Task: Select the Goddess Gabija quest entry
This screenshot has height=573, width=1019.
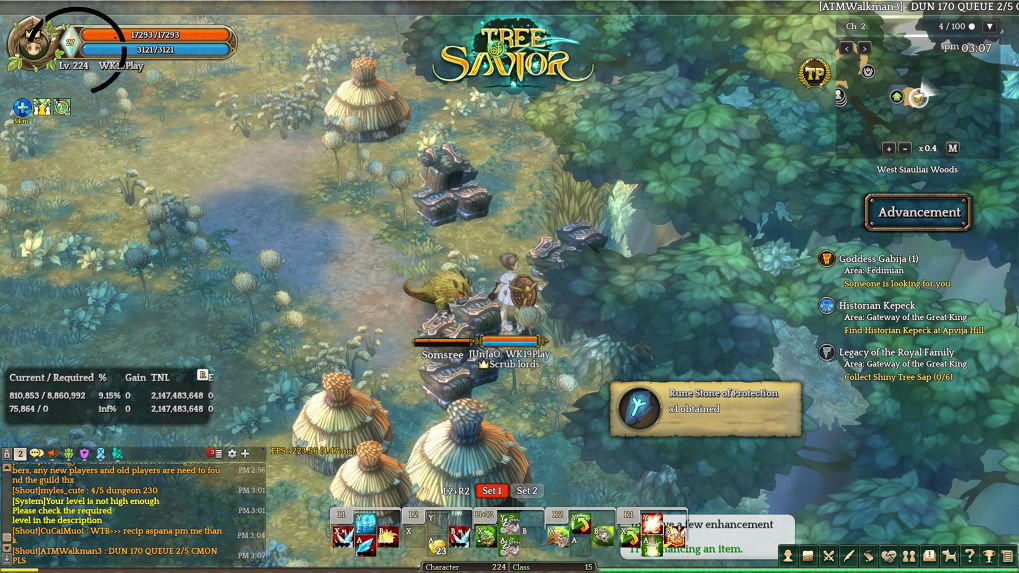Action: point(878,259)
